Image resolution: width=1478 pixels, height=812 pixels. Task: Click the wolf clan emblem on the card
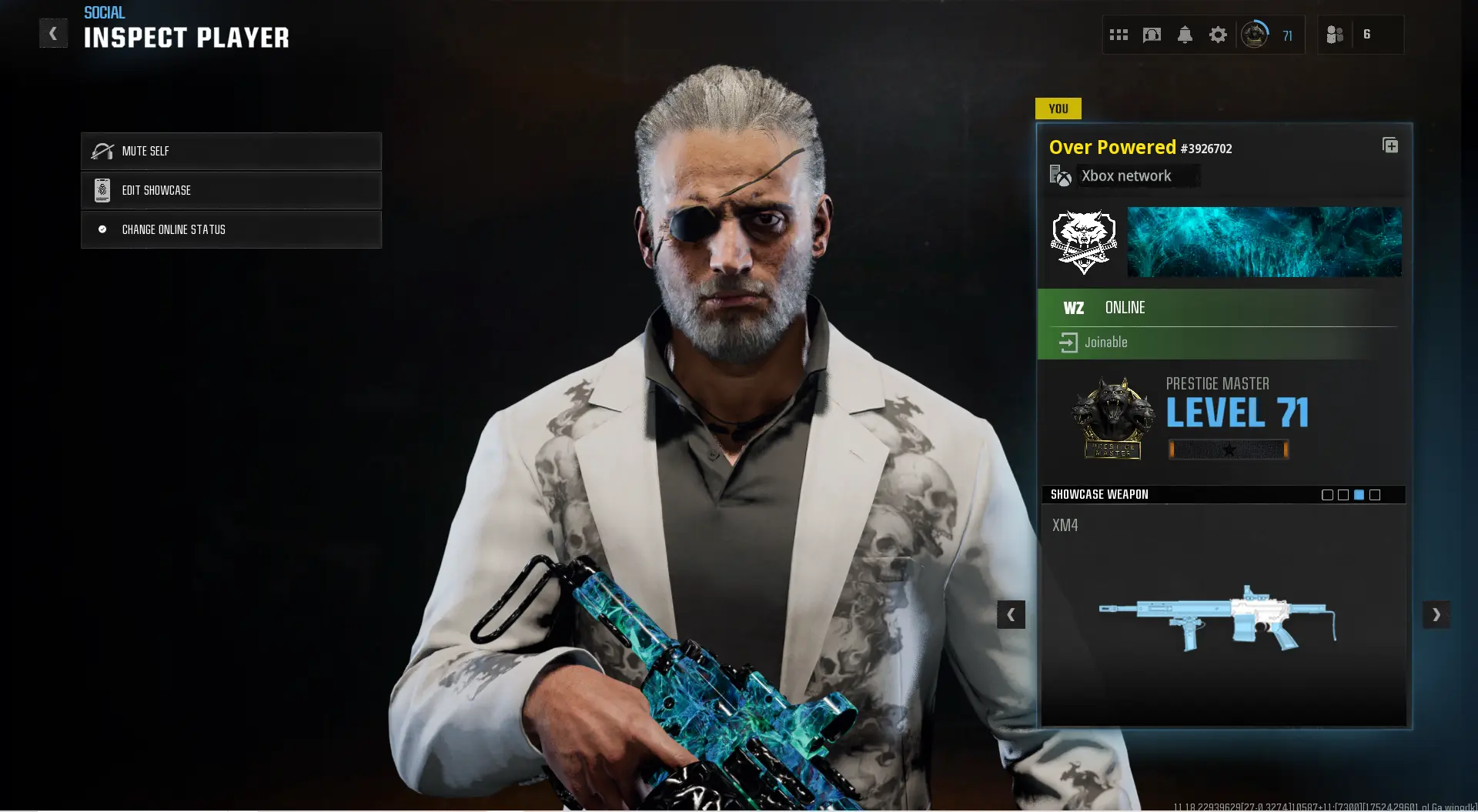point(1083,241)
